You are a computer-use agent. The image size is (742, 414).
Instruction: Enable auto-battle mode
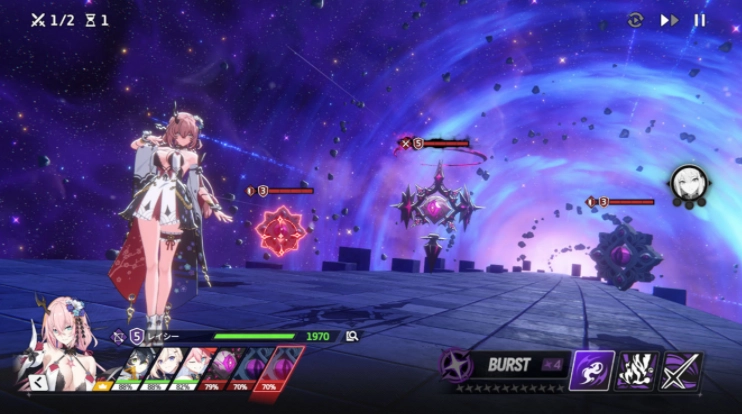click(635, 20)
